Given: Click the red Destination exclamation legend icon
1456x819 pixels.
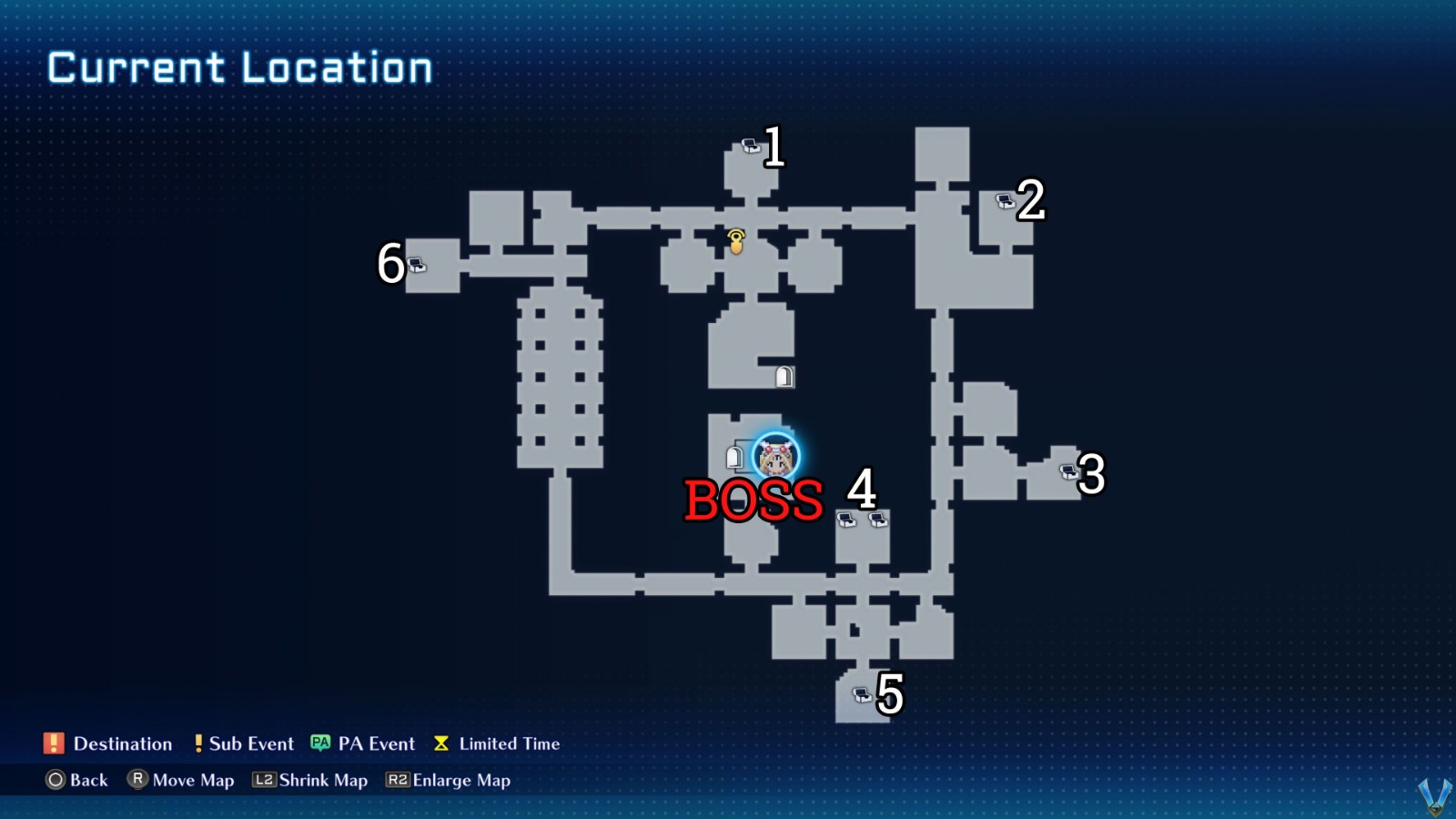Looking at the screenshot, I should click(52, 743).
